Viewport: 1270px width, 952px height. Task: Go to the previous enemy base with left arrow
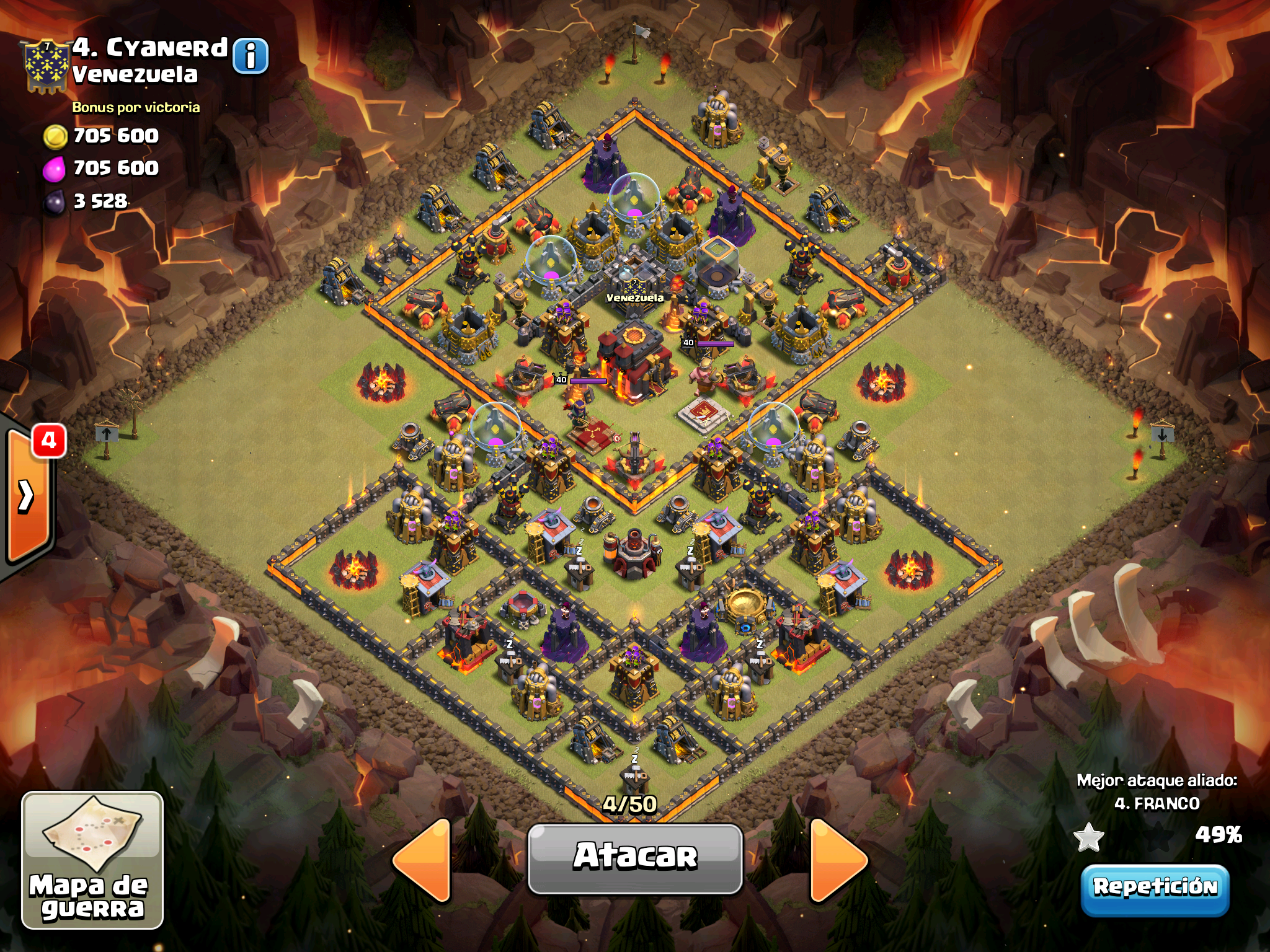click(423, 860)
